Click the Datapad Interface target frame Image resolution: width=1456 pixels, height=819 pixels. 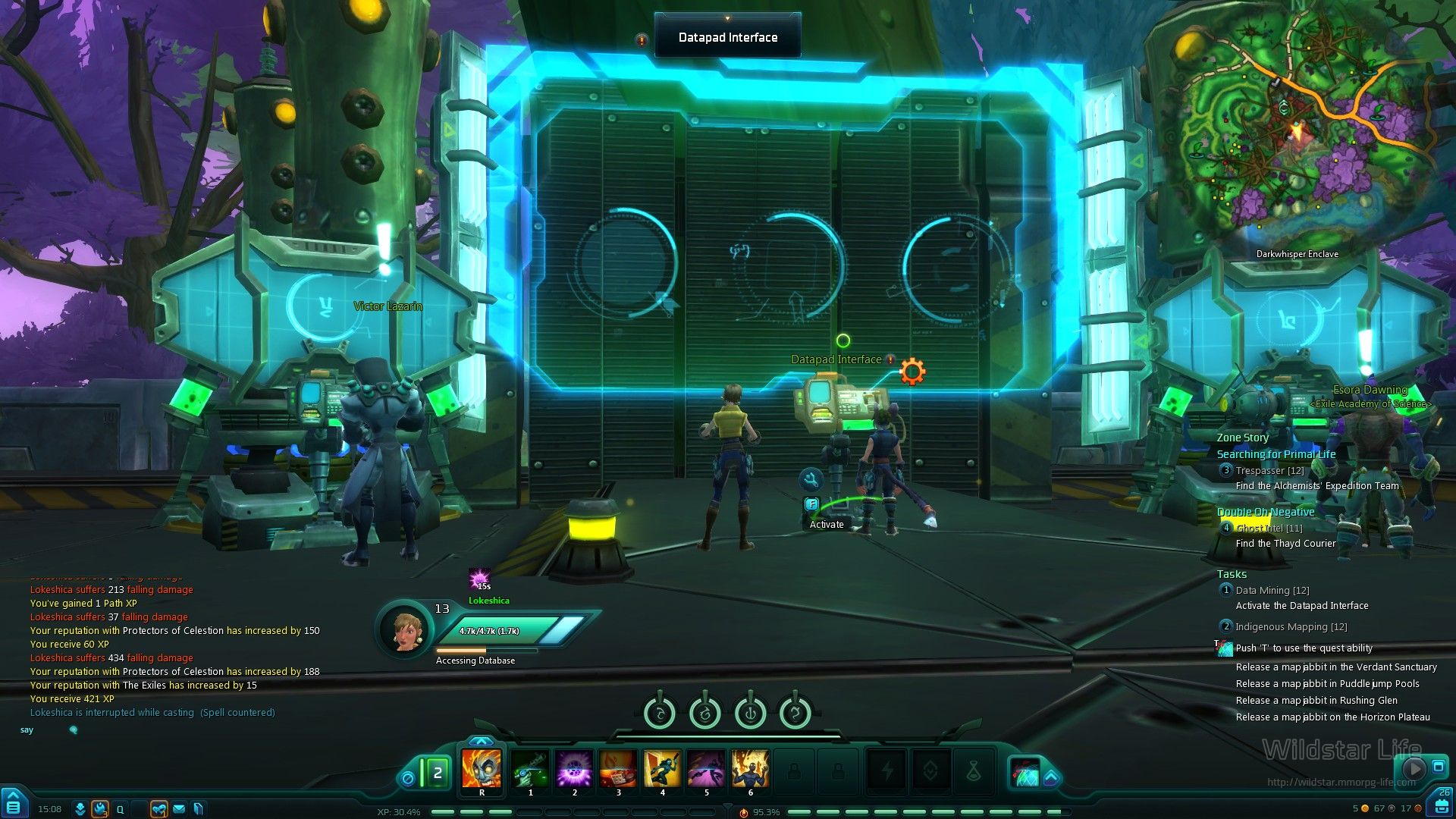727,37
